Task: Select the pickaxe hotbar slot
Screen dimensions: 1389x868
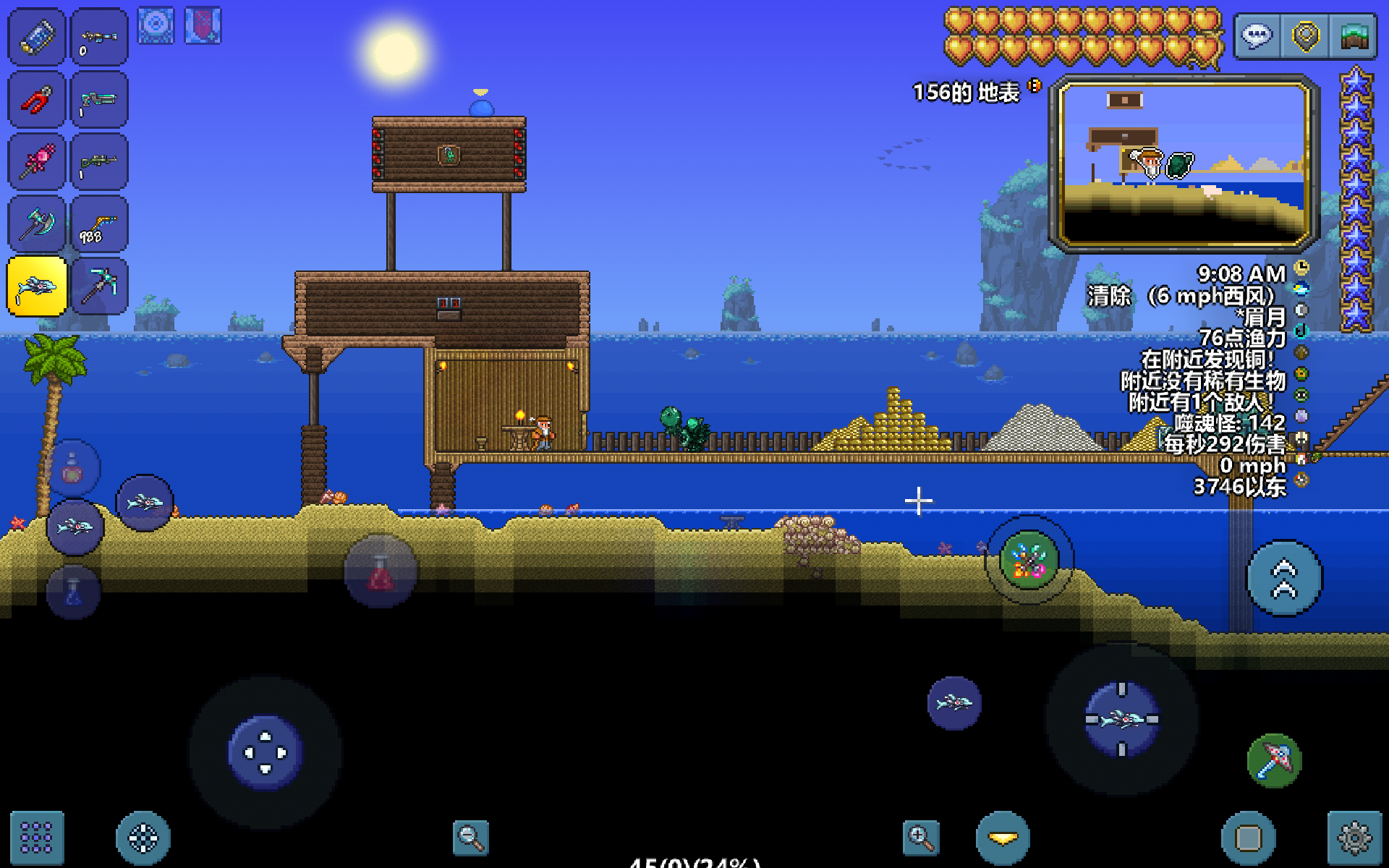Action: point(100,286)
